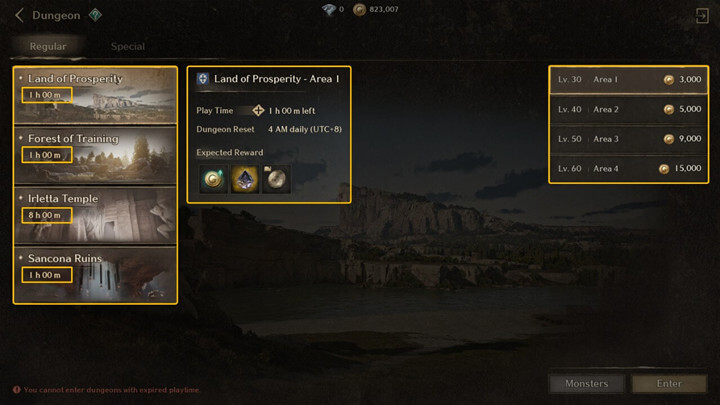Inspect the first expected reward icon

click(x=211, y=179)
